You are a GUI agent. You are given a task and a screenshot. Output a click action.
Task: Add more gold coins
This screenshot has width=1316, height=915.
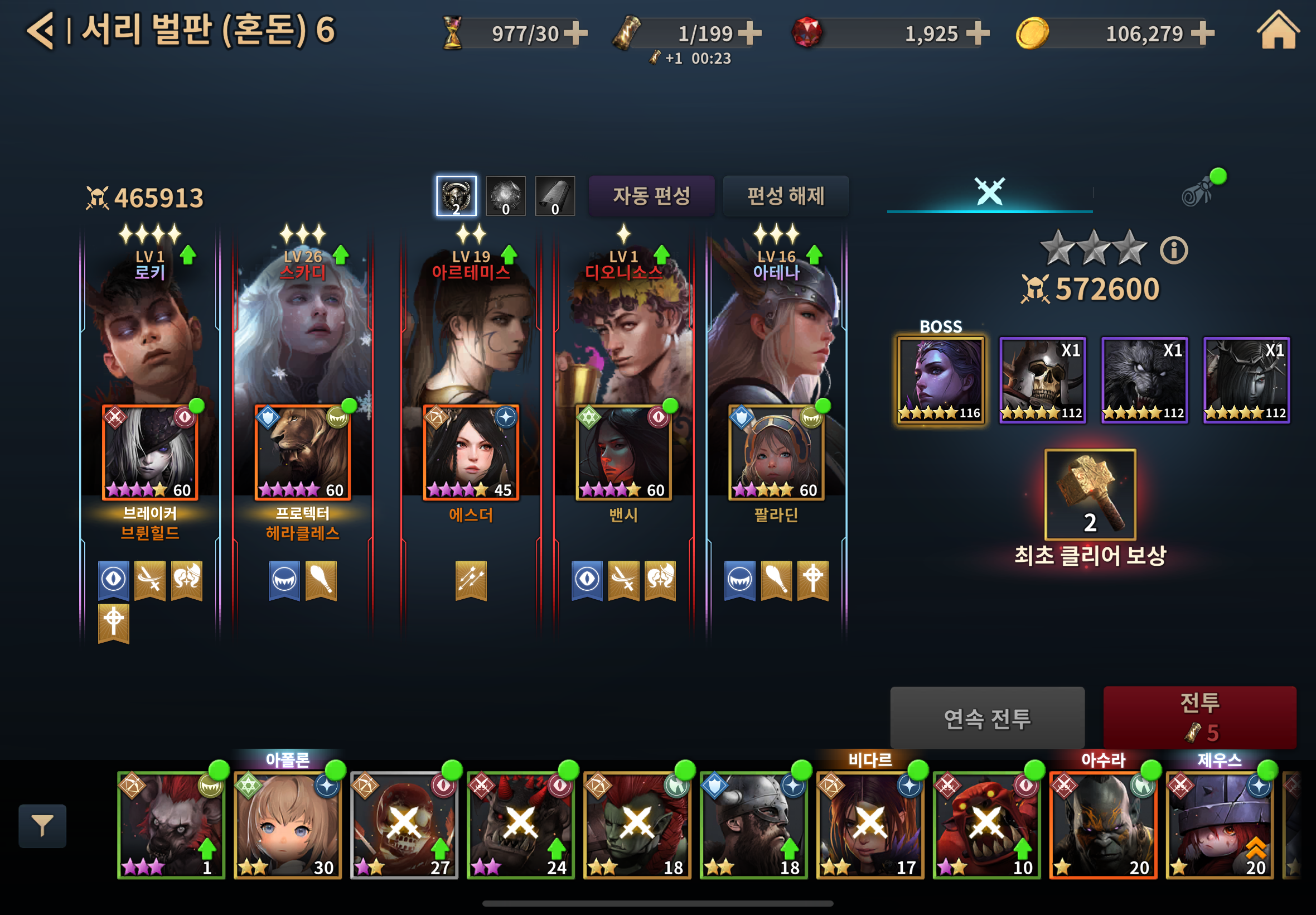[1203, 33]
